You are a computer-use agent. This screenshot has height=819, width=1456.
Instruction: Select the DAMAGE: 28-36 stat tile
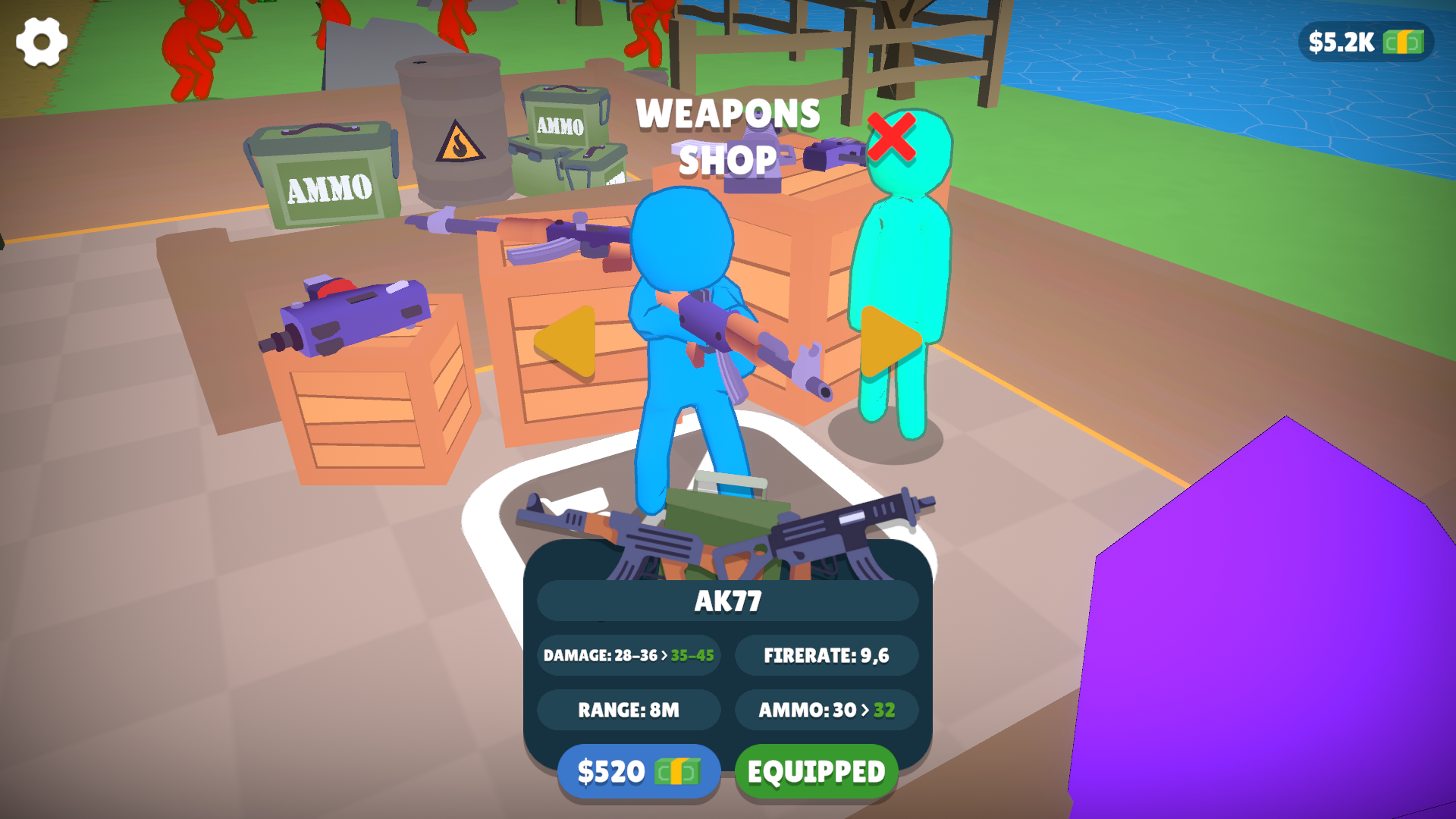[628, 655]
